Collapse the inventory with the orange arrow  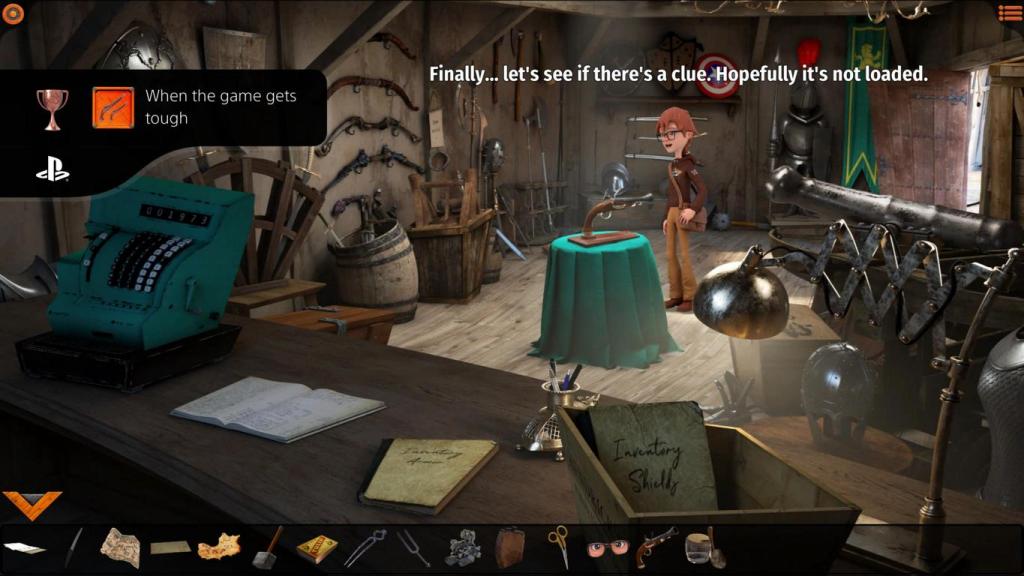pos(32,504)
